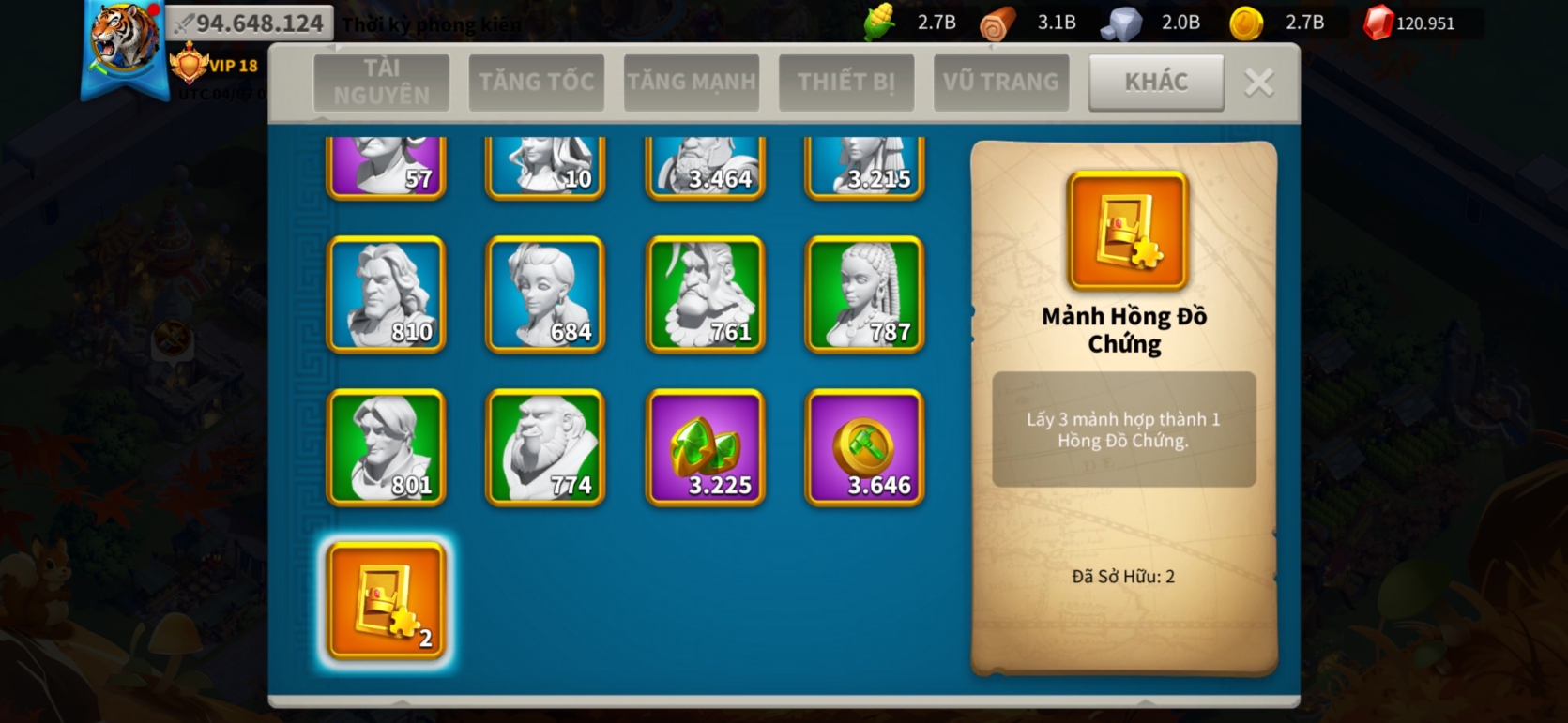This screenshot has height=723, width=1568.
Task: Open the Tăng Tốc tab
Action: coord(536,83)
